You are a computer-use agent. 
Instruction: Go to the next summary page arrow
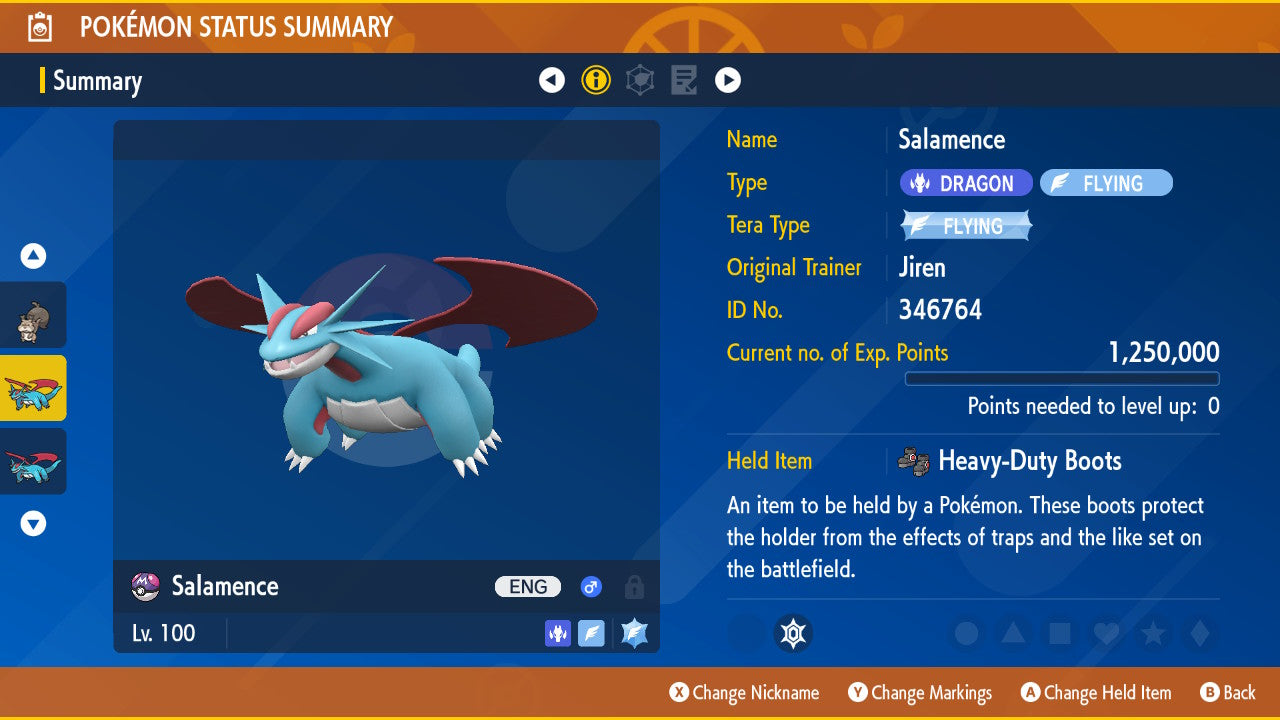728,80
